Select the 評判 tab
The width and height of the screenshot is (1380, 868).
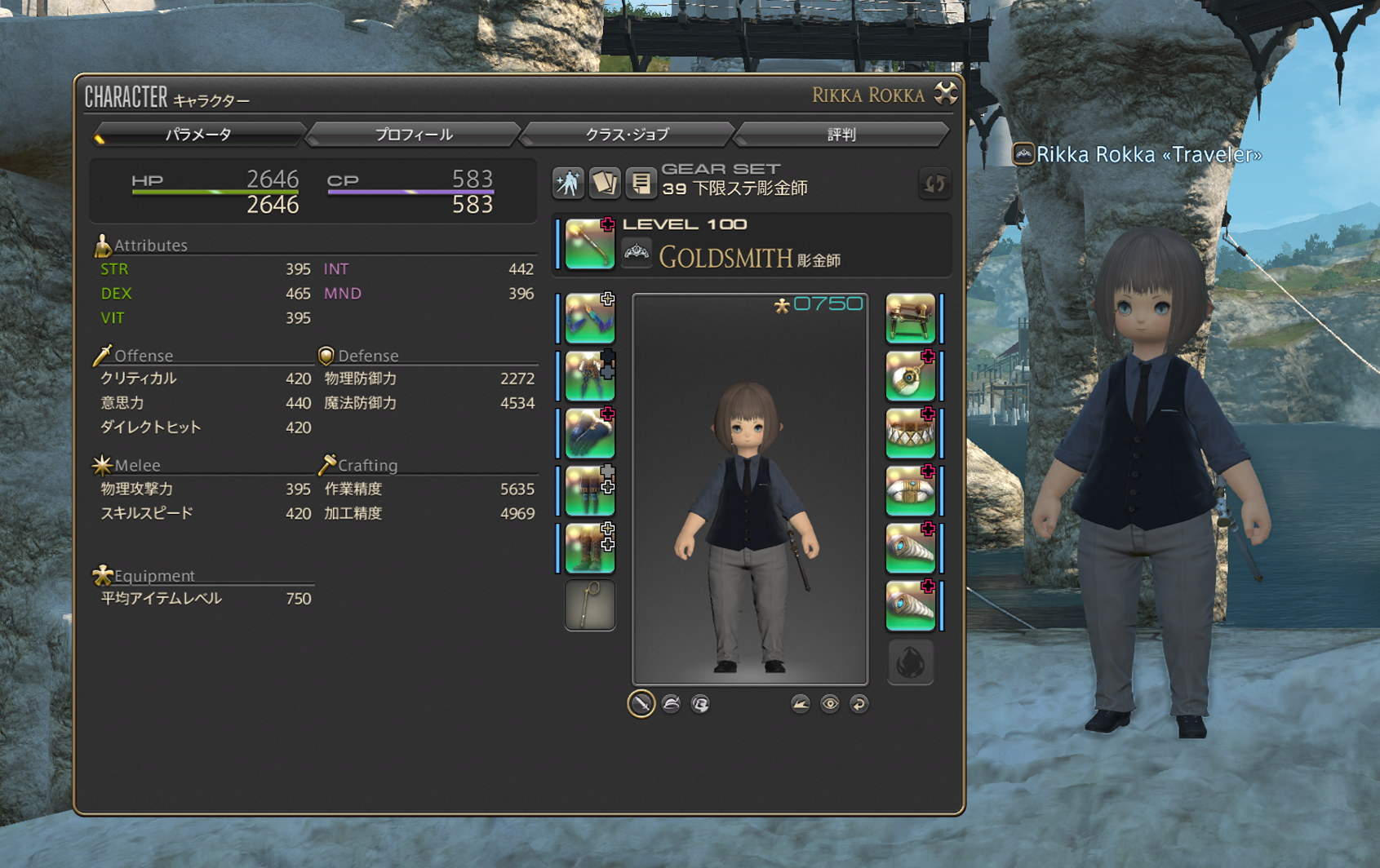pyautogui.click(x=841, y=135)
